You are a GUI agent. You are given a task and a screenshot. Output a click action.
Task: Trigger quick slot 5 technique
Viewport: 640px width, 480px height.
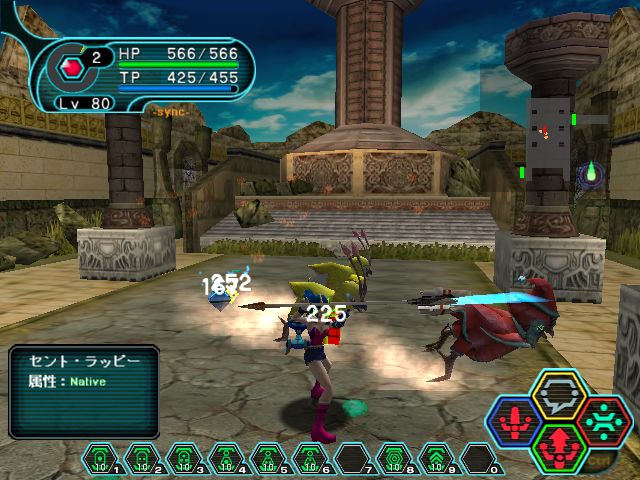tap(270, 460)
